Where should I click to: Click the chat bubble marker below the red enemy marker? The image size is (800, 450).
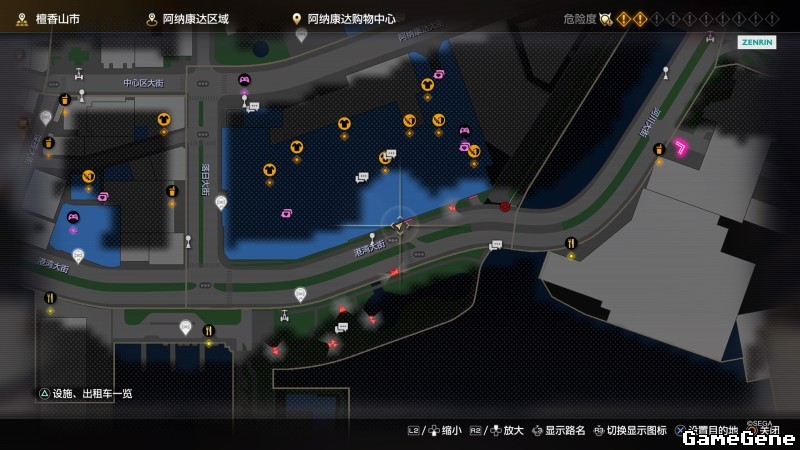pos(494,245)
